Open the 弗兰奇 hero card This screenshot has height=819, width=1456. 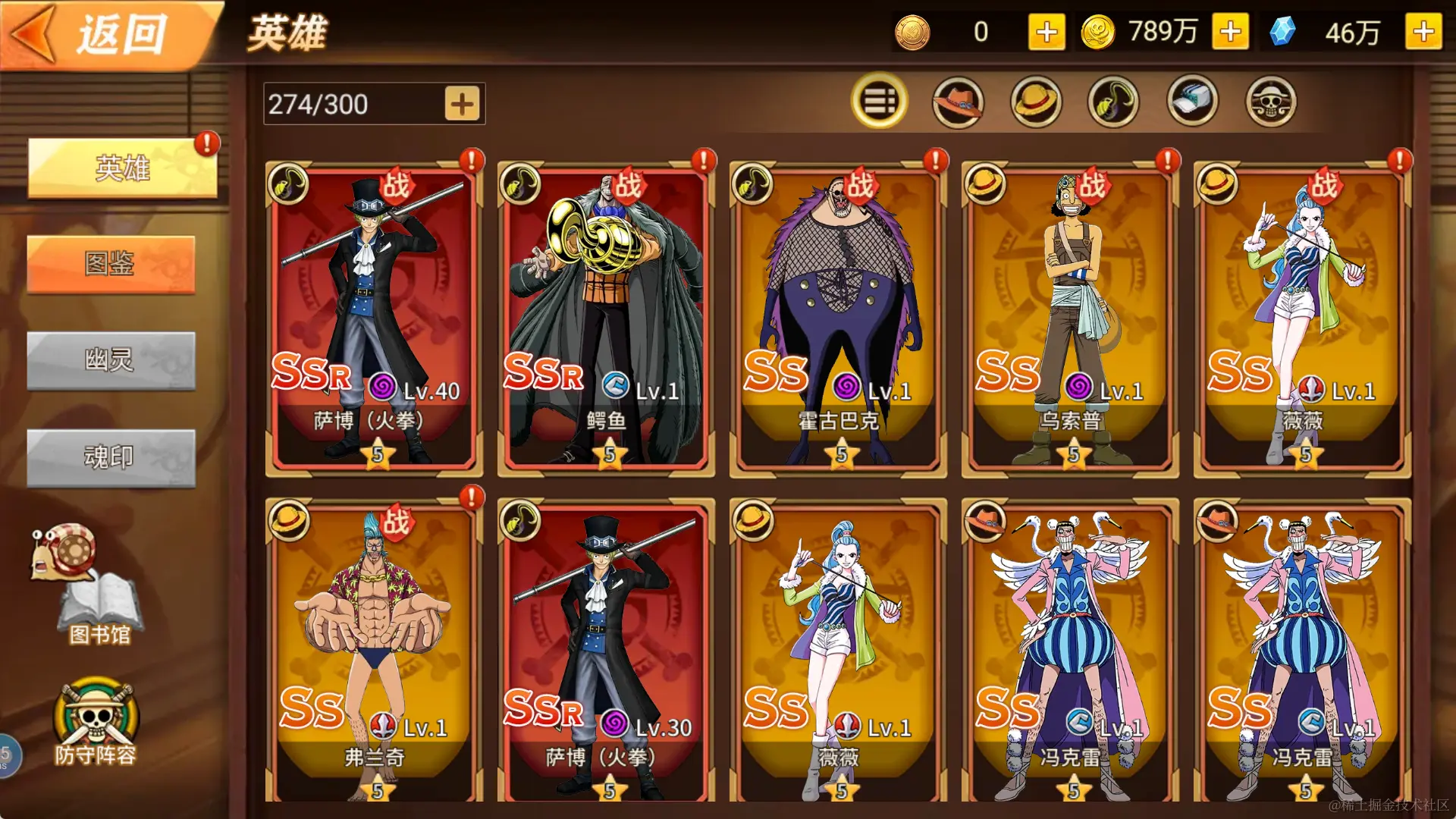(375, 652)
